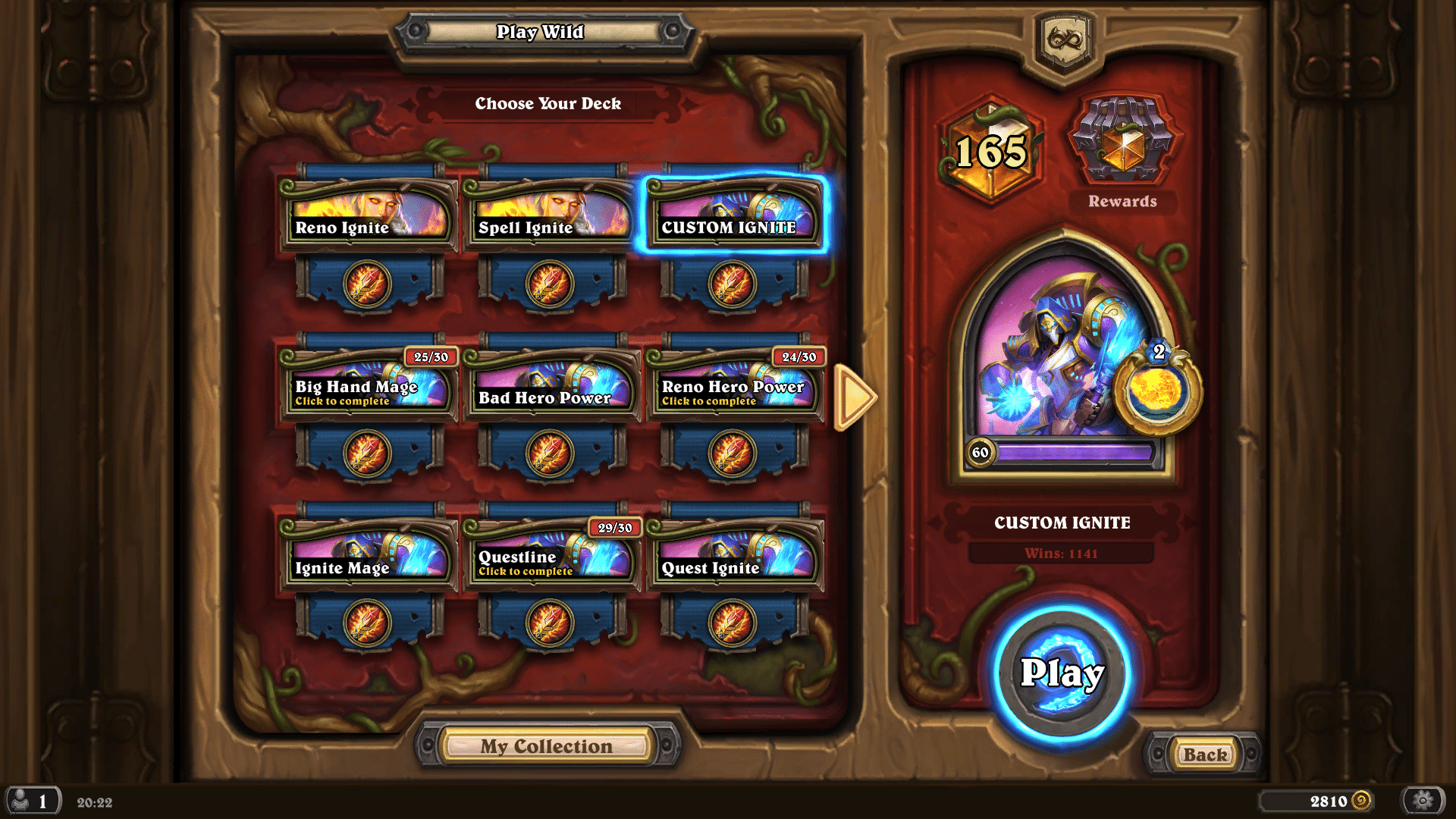1456x819 pixels.
Task: Open the options gear in bottom right
Action: 1424,800
